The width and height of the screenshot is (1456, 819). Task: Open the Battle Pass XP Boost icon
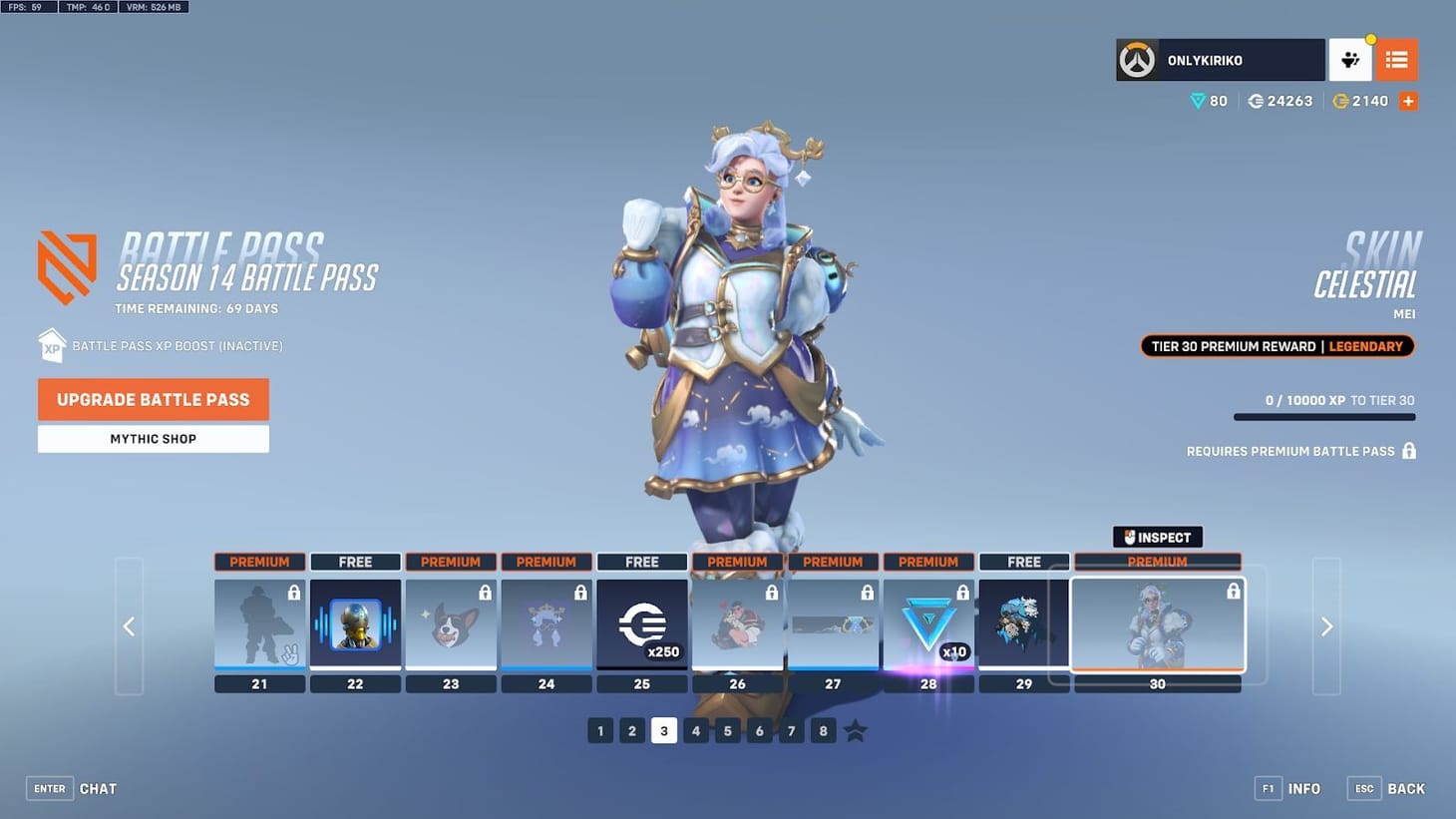click(x=52, y=345)
